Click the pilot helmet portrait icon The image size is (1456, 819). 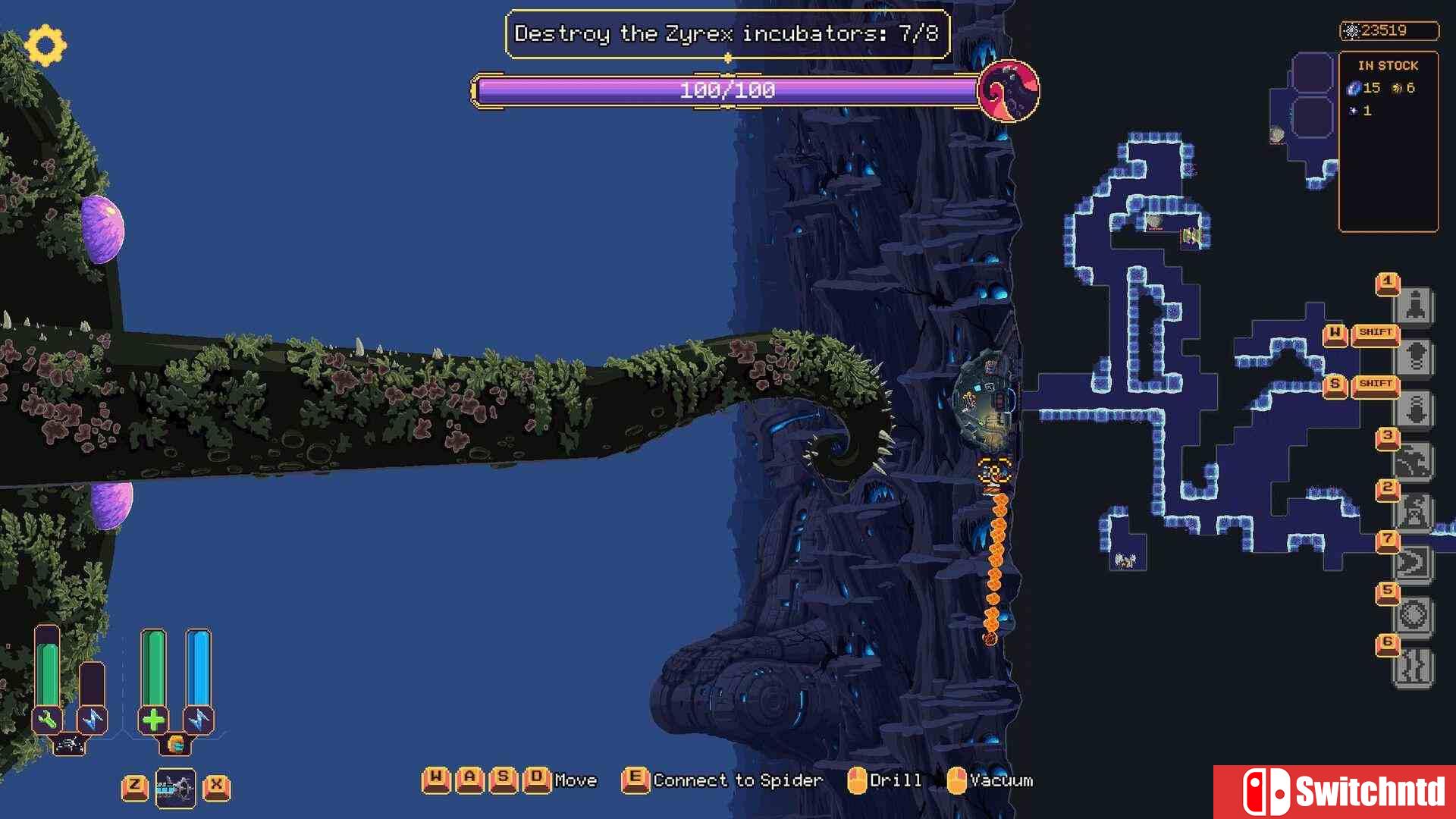click(x=175, y=745)
